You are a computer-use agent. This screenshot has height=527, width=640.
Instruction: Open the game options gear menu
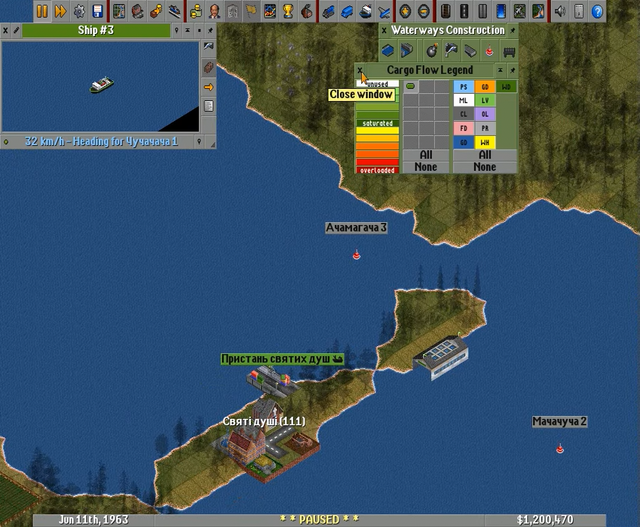[78, 11]
